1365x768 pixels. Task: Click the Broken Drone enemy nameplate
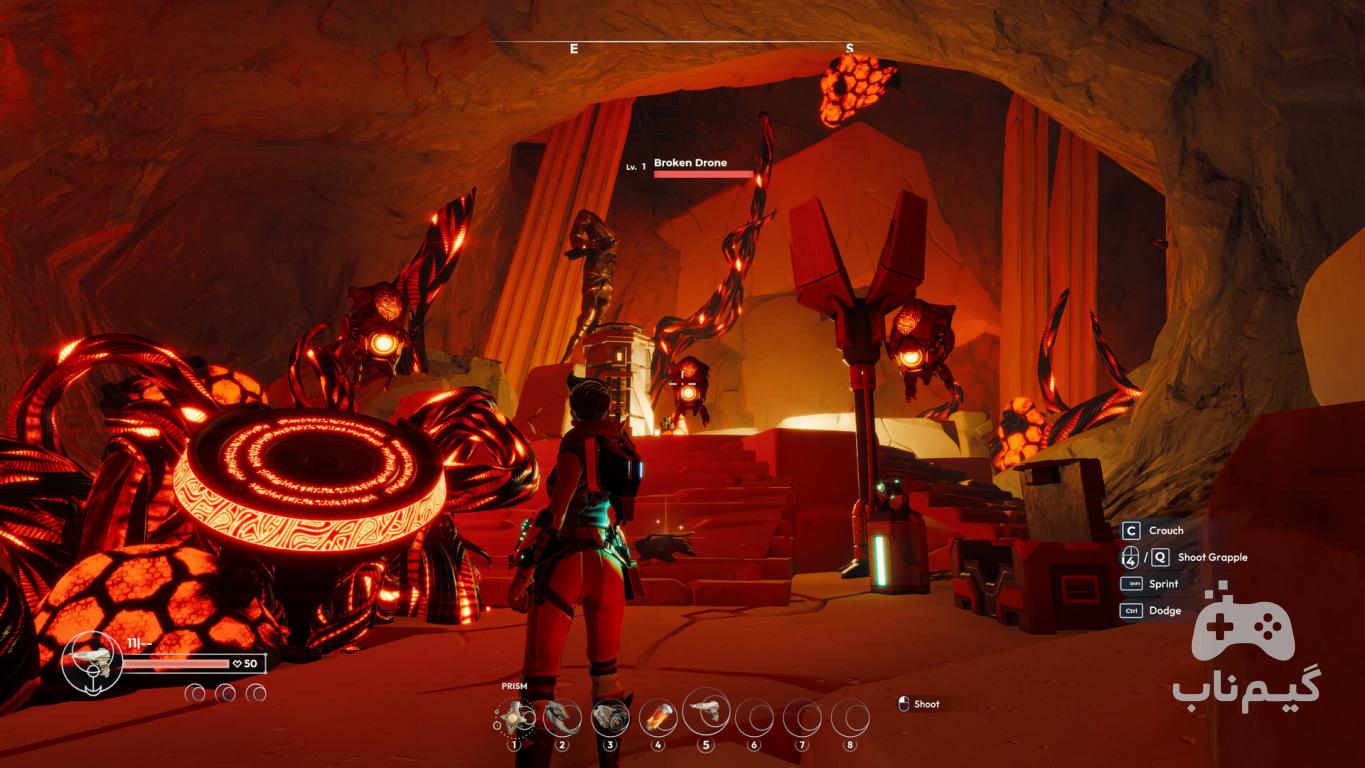(690, 163)
